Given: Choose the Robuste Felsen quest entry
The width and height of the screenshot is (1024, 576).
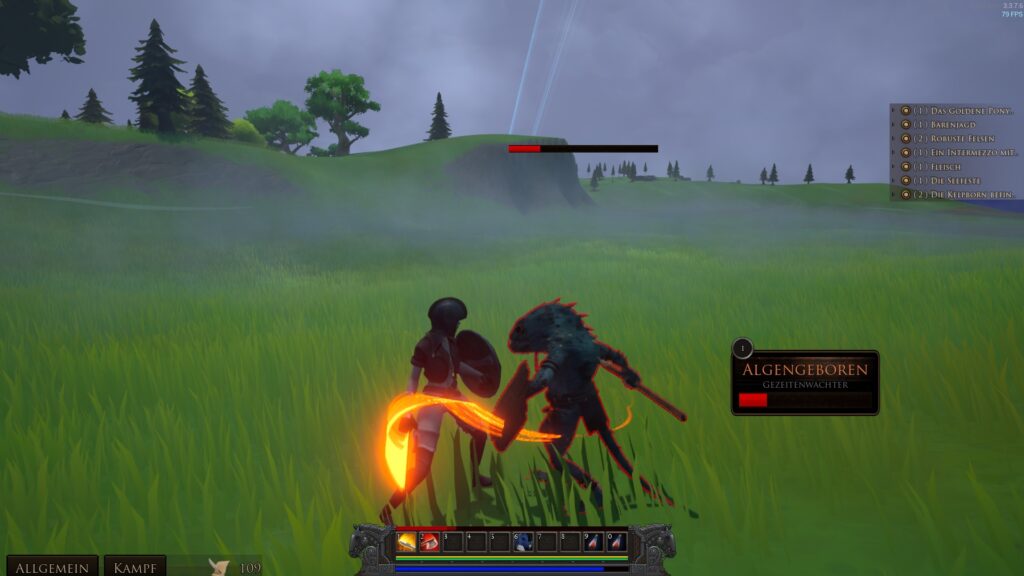Looking at the screenshot, I should click(x=962, y=138).
